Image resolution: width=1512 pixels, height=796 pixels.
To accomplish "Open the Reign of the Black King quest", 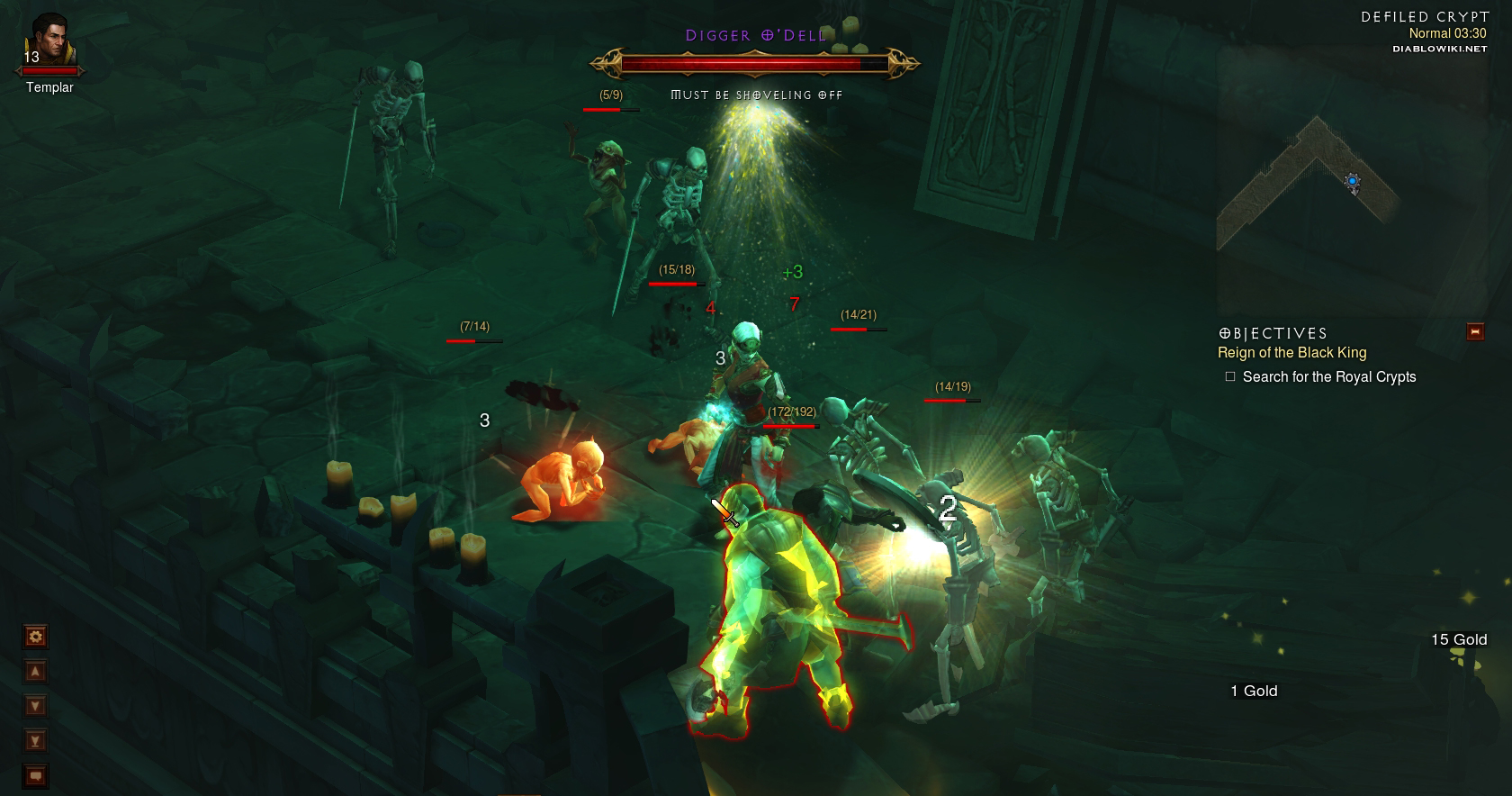I will [x=1291, y=353].
